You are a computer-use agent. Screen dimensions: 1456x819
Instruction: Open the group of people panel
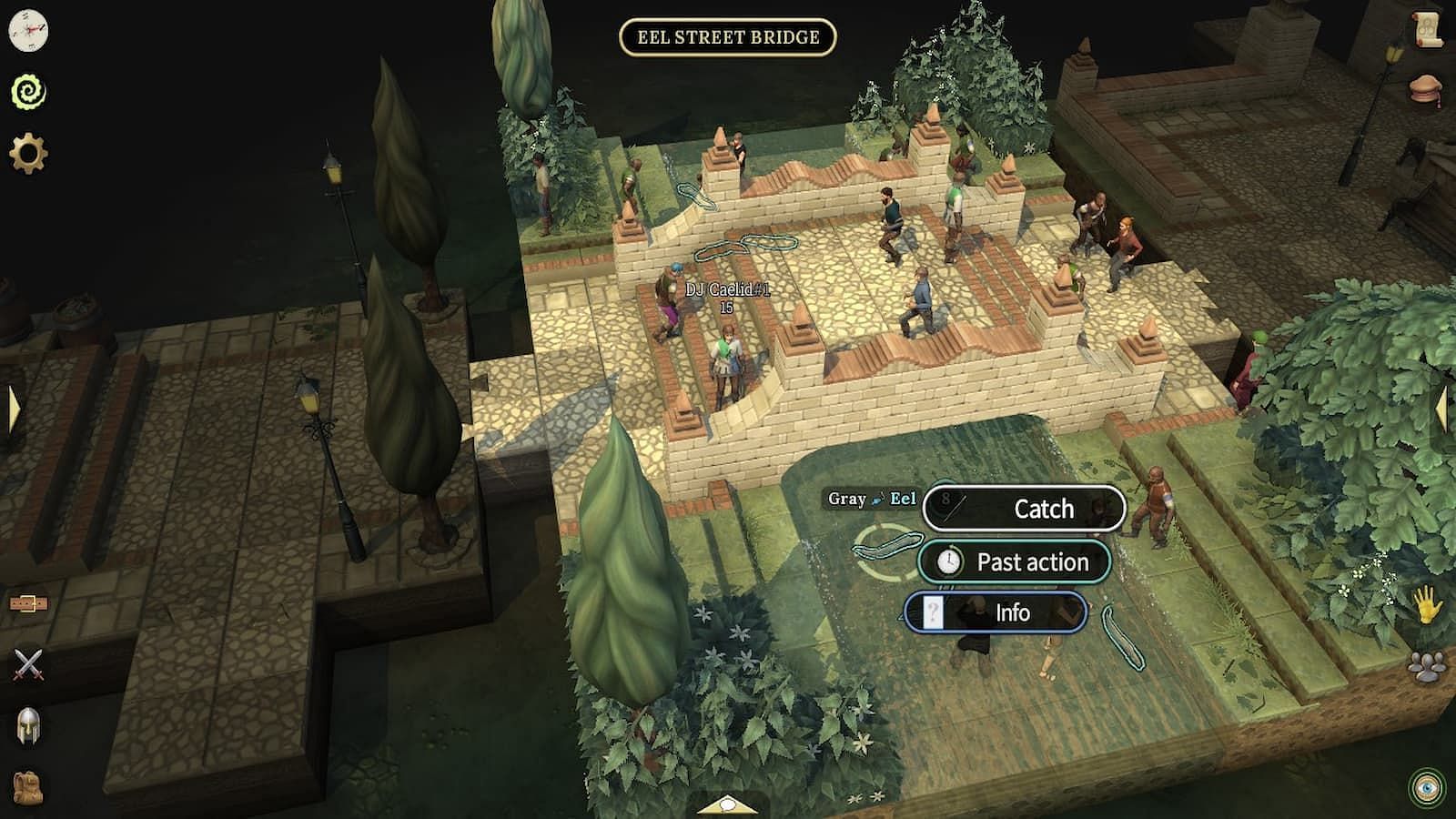click(1427, 667)
